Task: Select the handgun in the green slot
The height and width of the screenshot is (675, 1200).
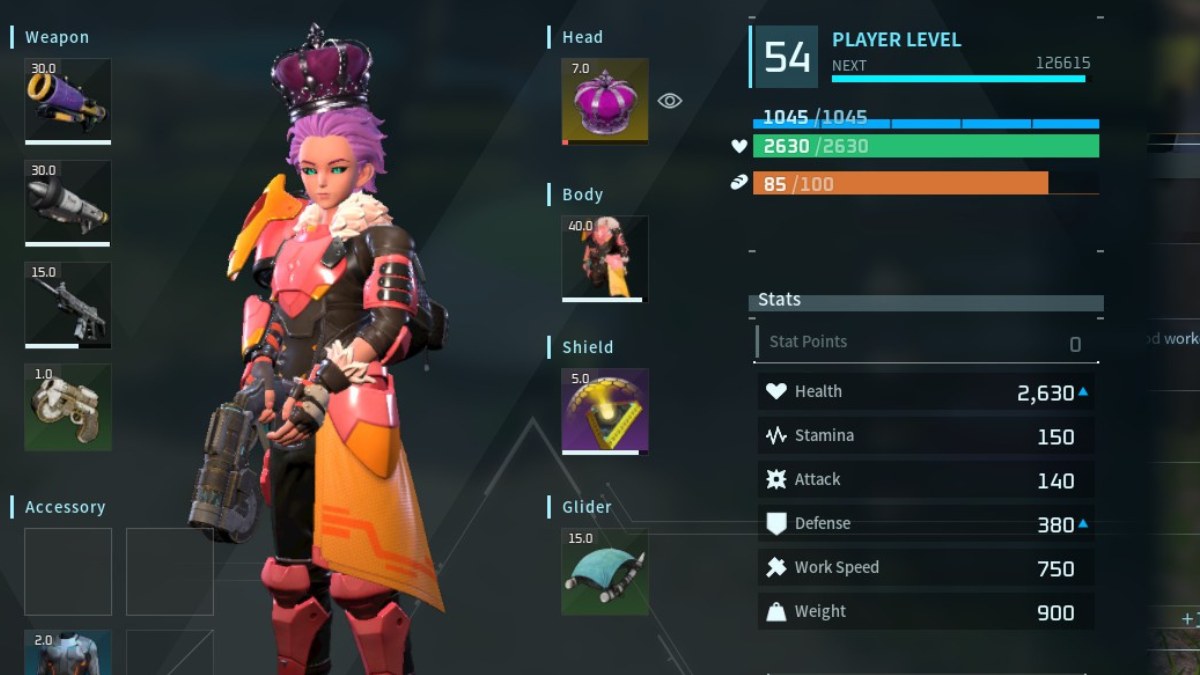Action: point(67,407)
